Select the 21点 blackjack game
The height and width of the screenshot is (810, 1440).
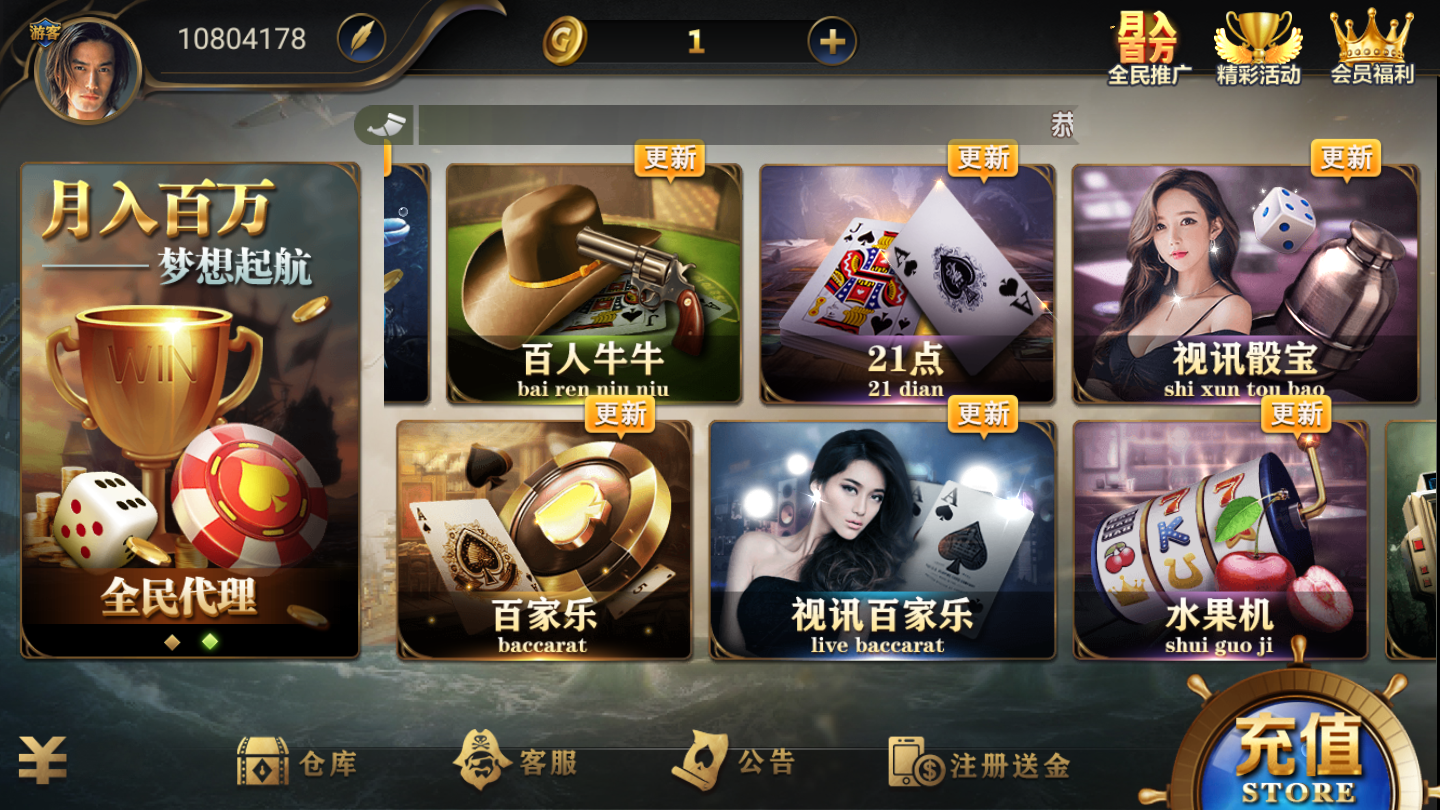[x=906, y=284]
